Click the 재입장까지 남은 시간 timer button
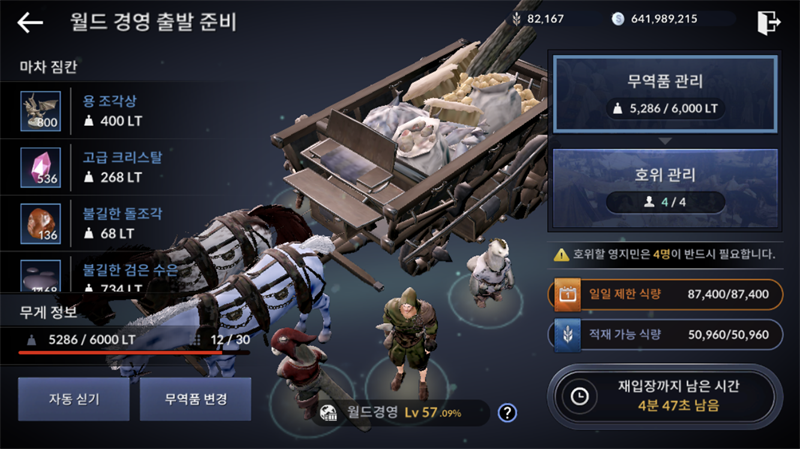The width and height of the screenshot is (800, 449). click(x=665, y=396)
